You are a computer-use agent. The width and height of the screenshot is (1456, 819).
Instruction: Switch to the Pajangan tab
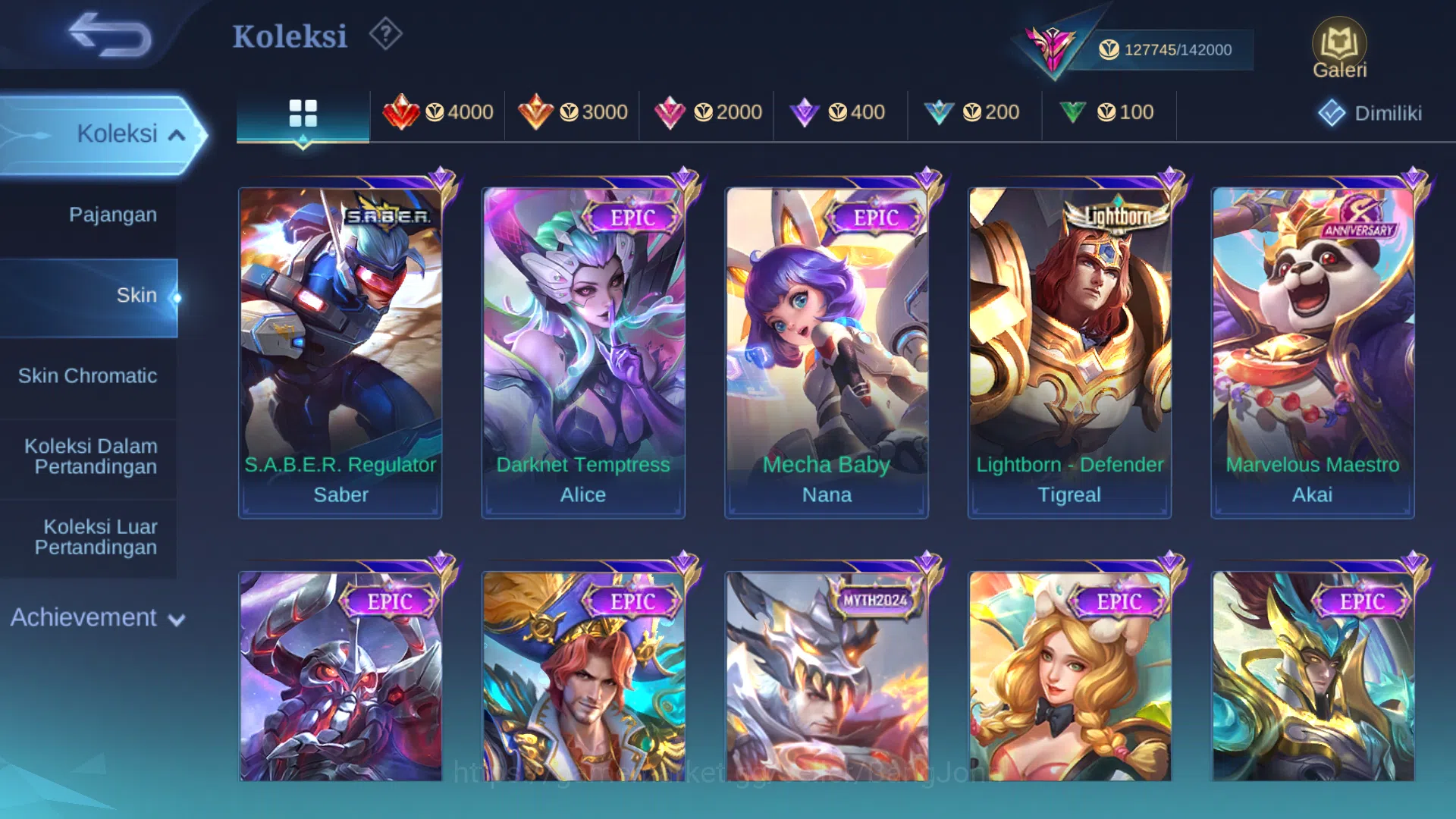tap(114, 215)
